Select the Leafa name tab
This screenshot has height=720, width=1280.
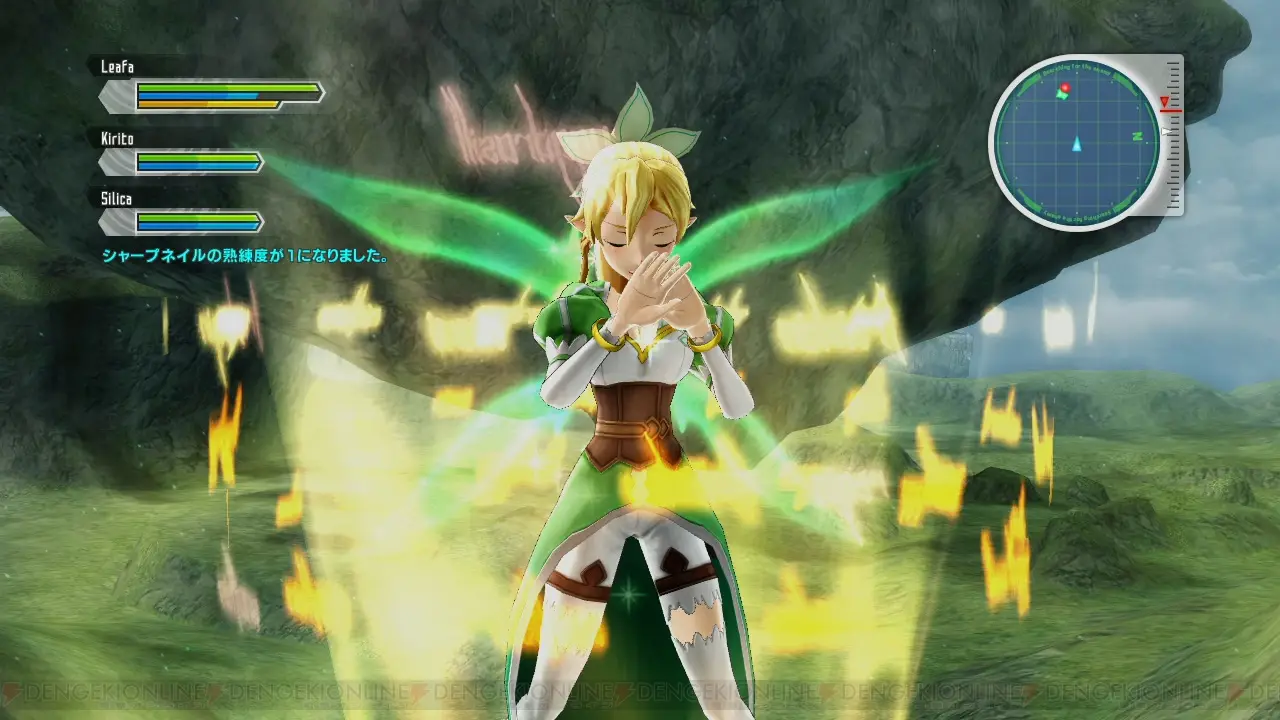116,66
